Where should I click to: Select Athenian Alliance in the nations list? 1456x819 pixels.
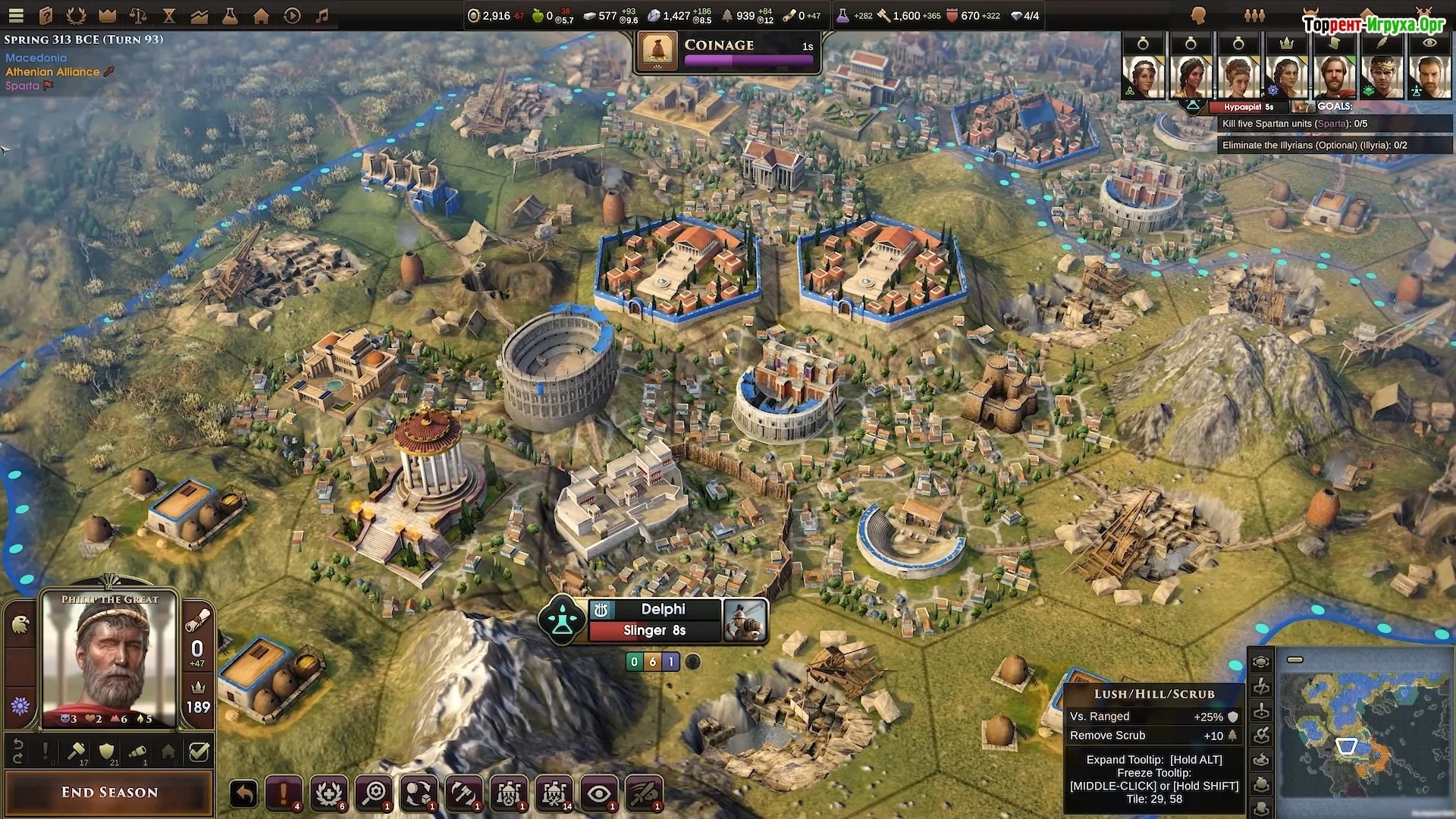tap(52, 72)
